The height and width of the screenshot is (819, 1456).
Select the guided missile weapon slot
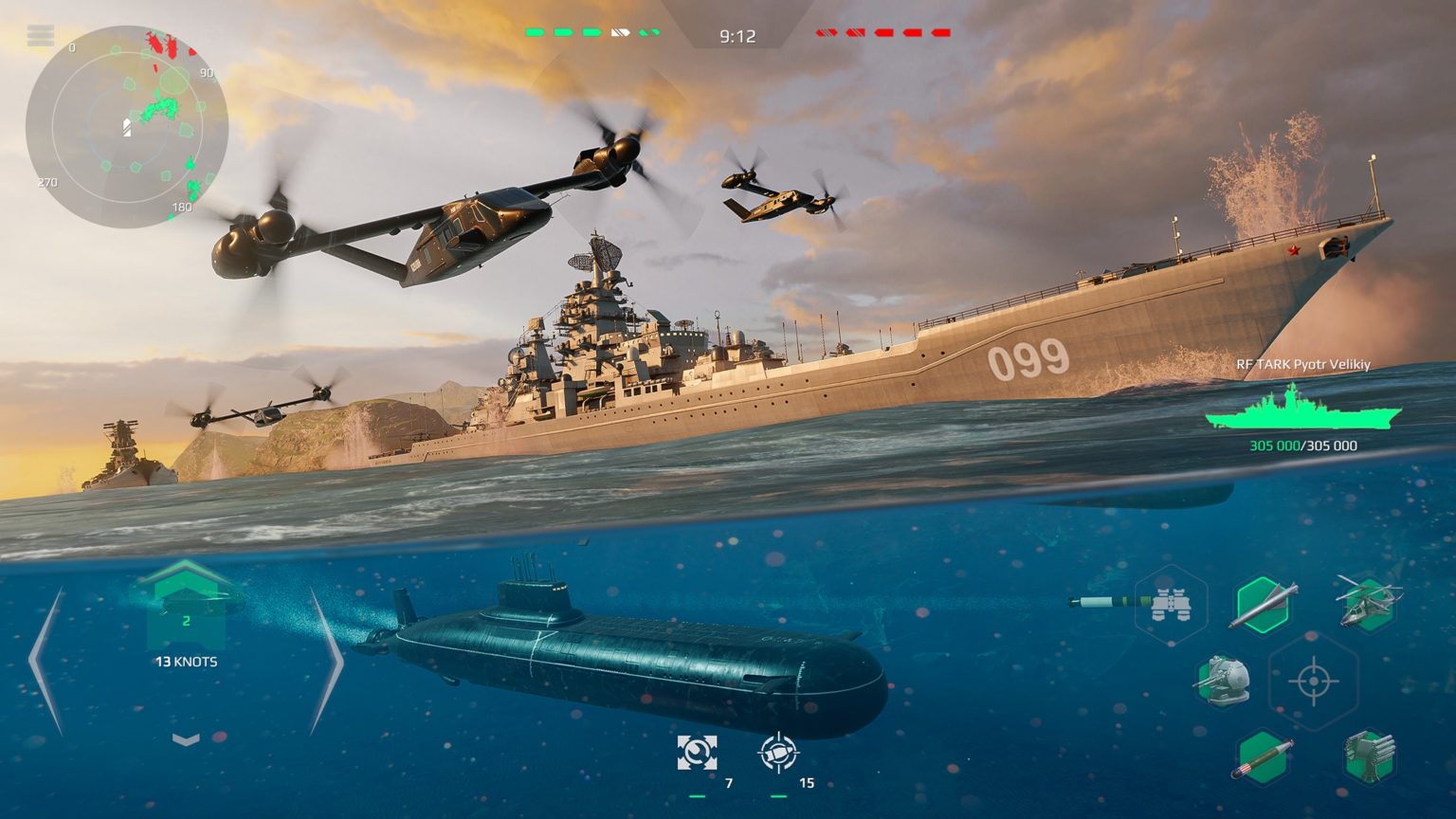[1264, 603]
